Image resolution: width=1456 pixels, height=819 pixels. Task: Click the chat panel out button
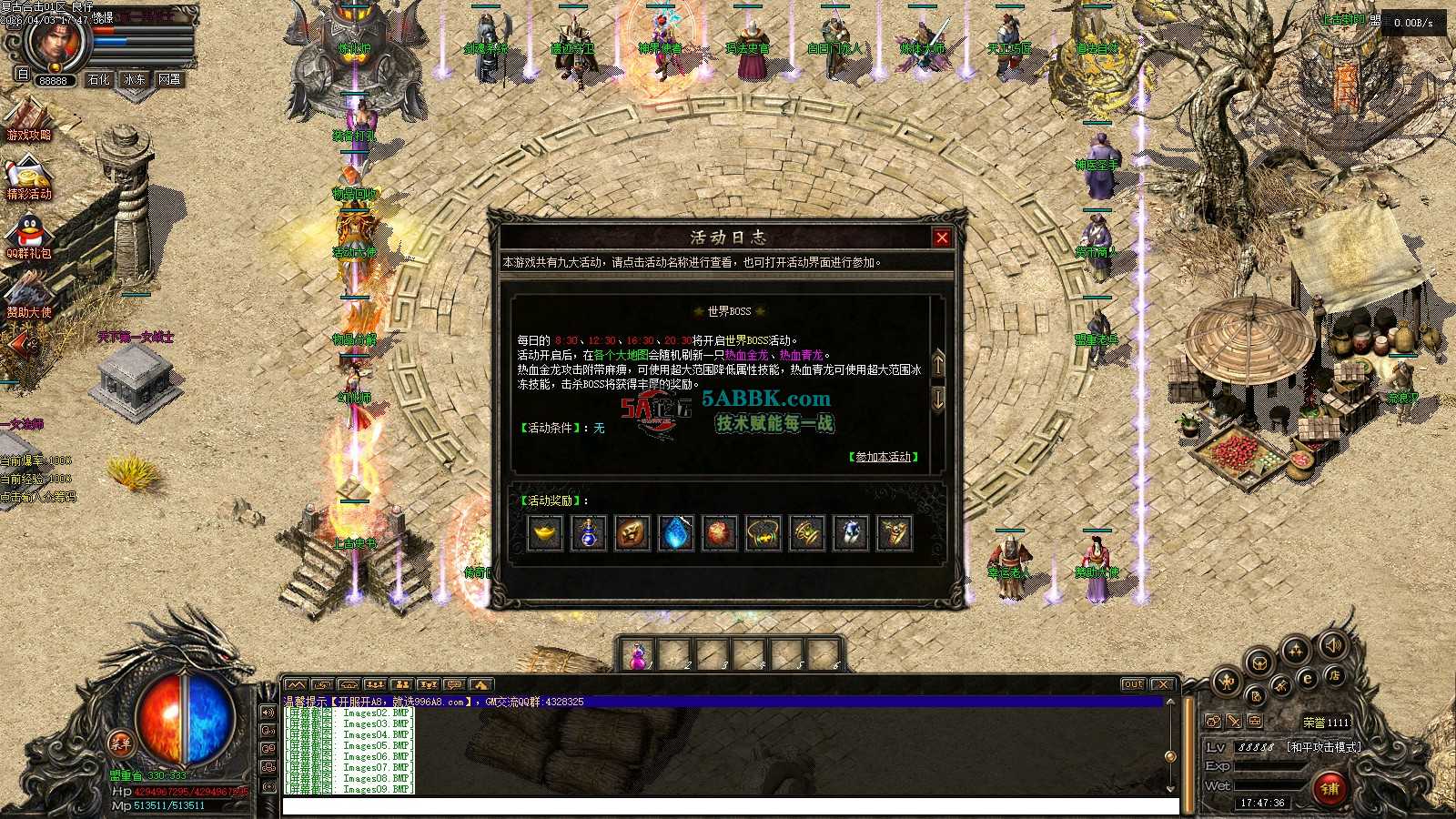point(1133,684)
